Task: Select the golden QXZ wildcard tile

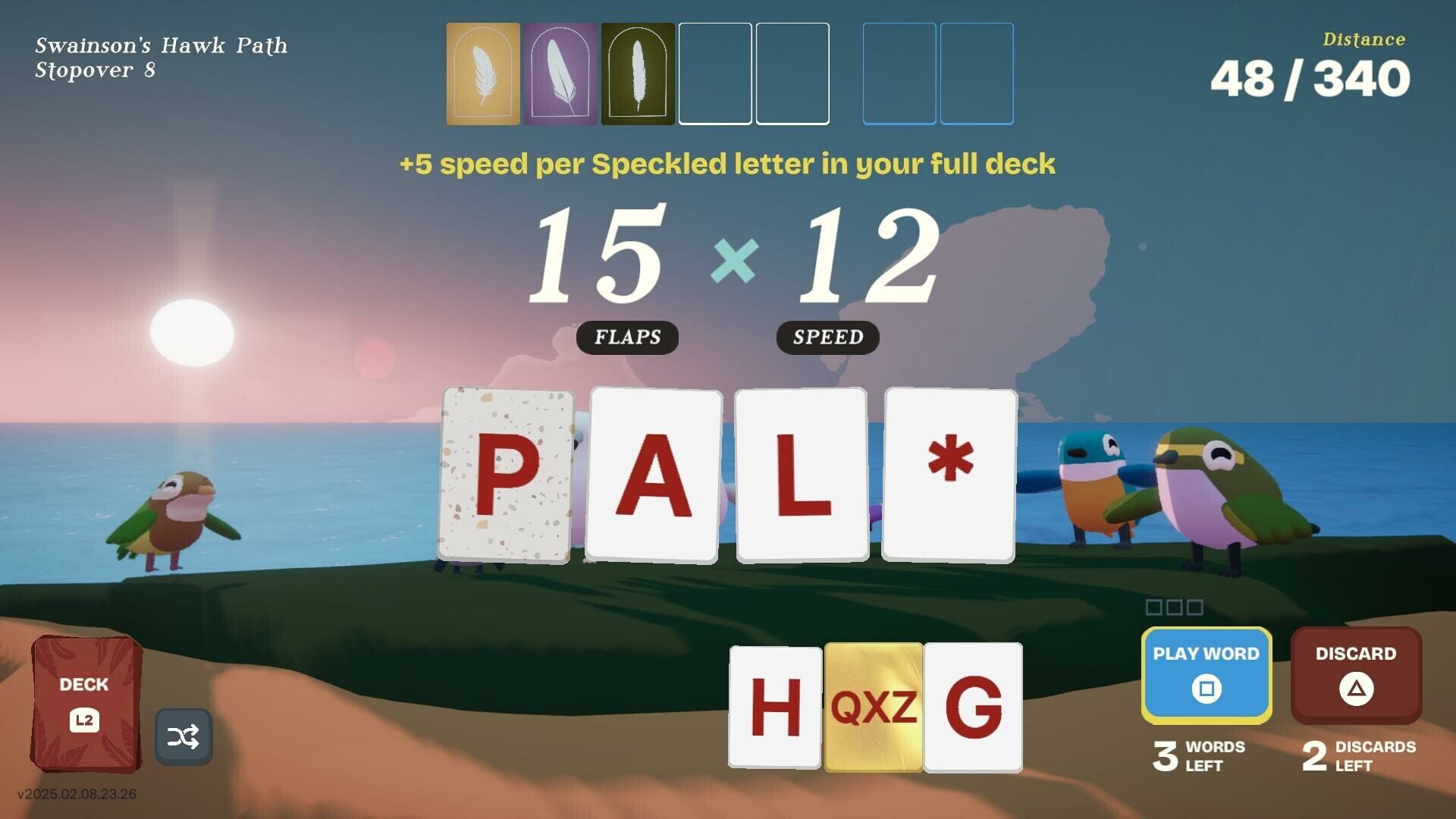Action: (874, 708)
